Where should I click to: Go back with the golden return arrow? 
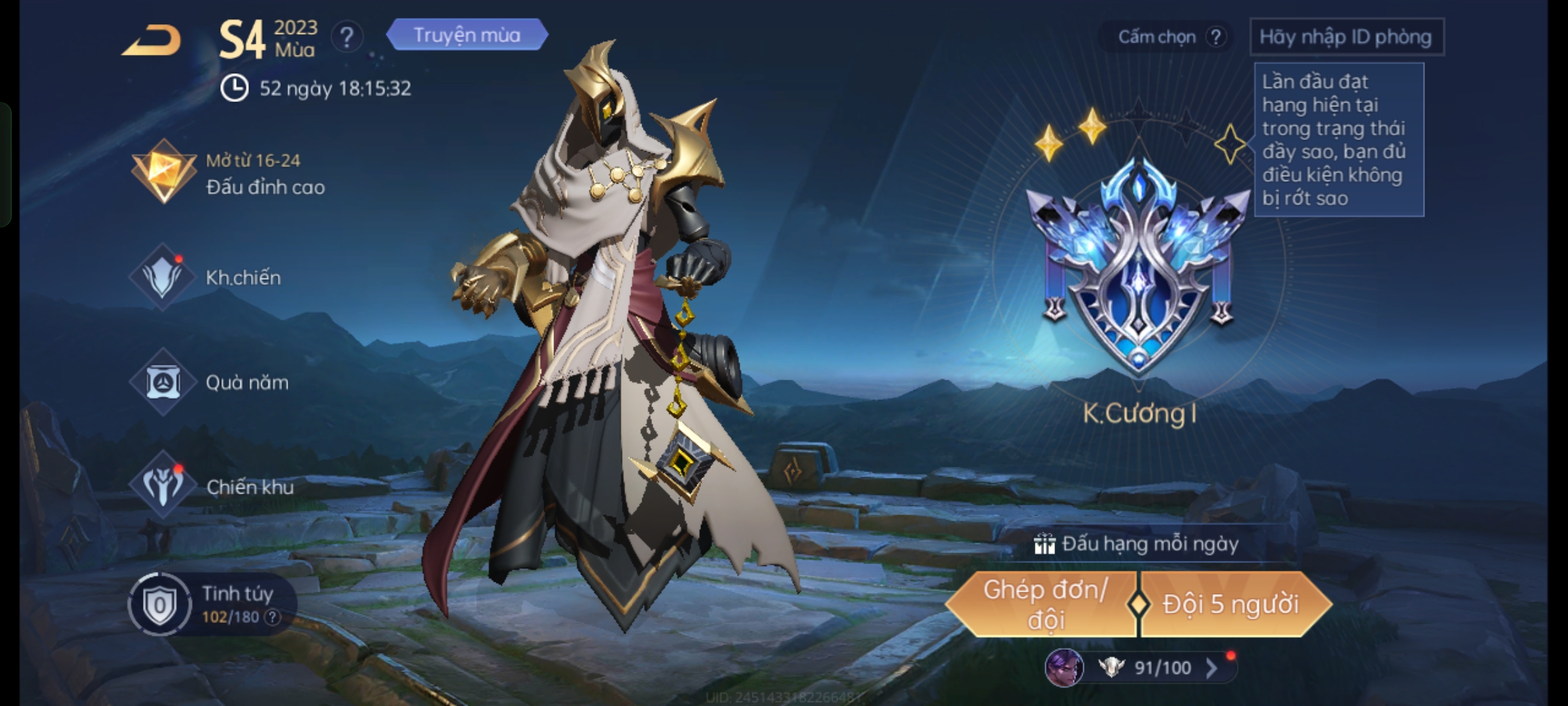(x=152, y=41)
